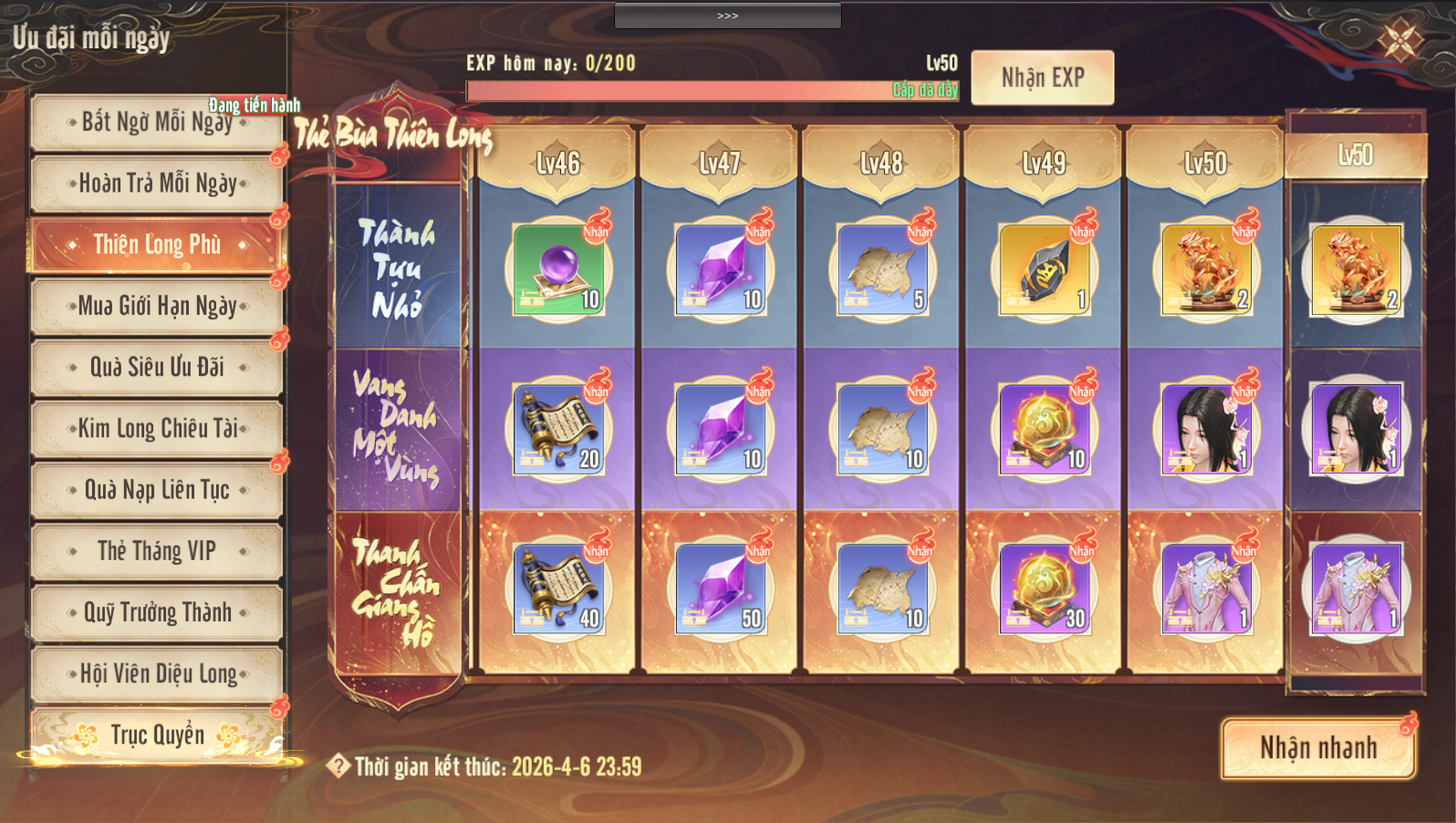The width and height of the screenshot is (1456, 823).
Task: Claim today's EXP with Nhận EXP
Action: pyautogui.click(x=1042, y=78)
